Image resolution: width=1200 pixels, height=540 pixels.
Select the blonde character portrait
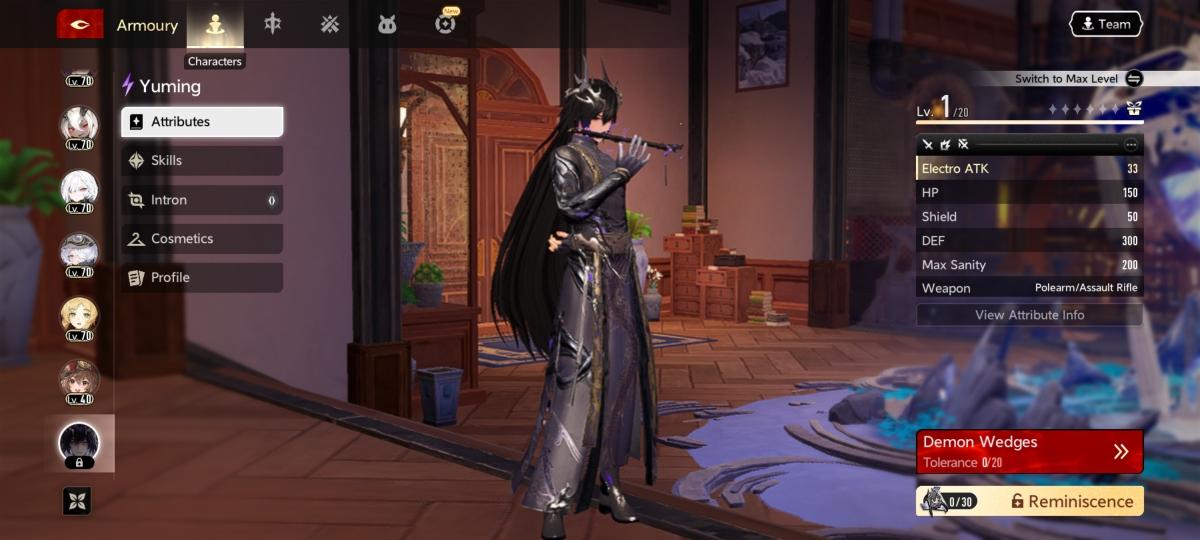[79, 316]
